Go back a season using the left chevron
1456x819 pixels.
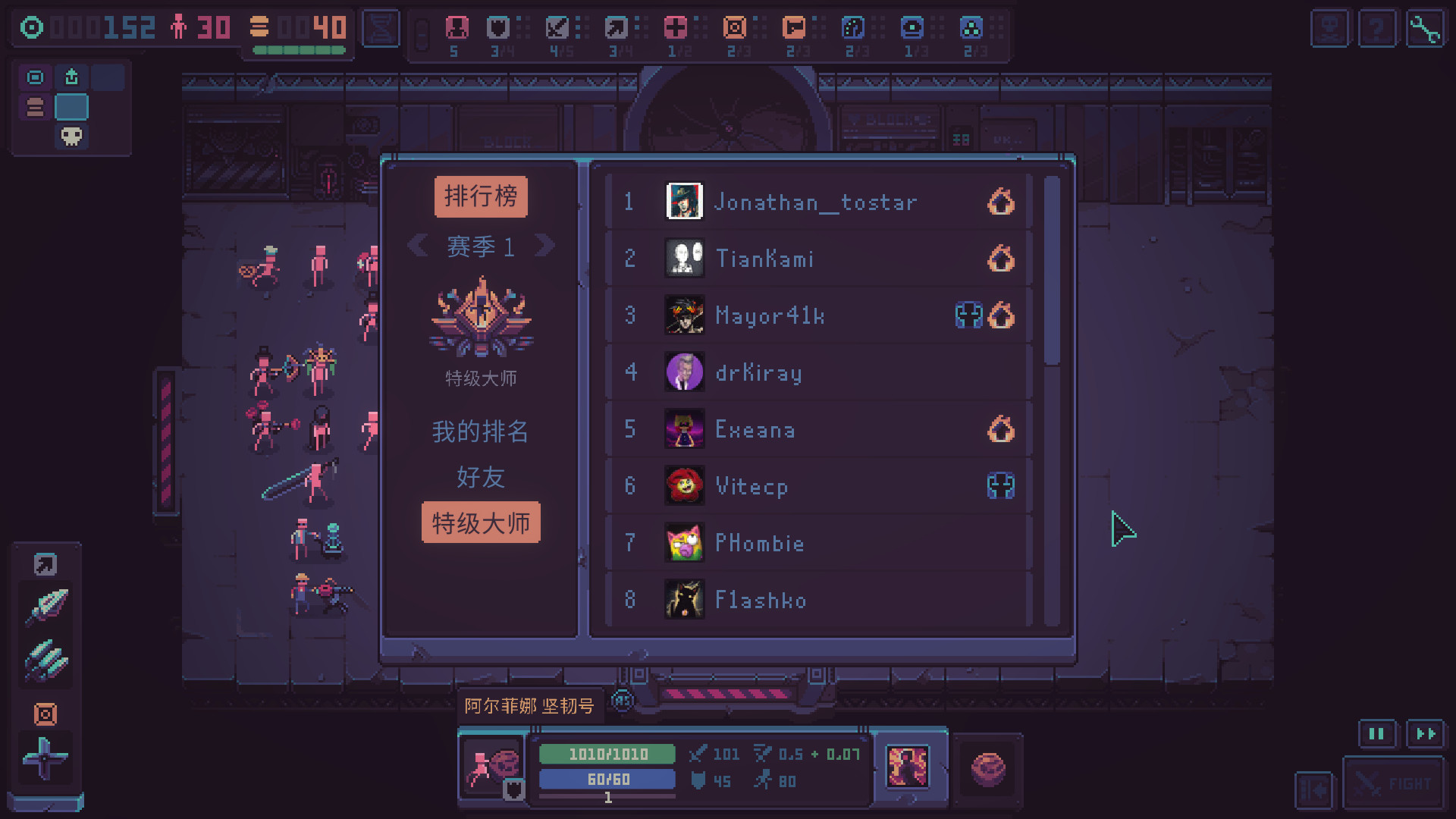[x=418, y=246]
